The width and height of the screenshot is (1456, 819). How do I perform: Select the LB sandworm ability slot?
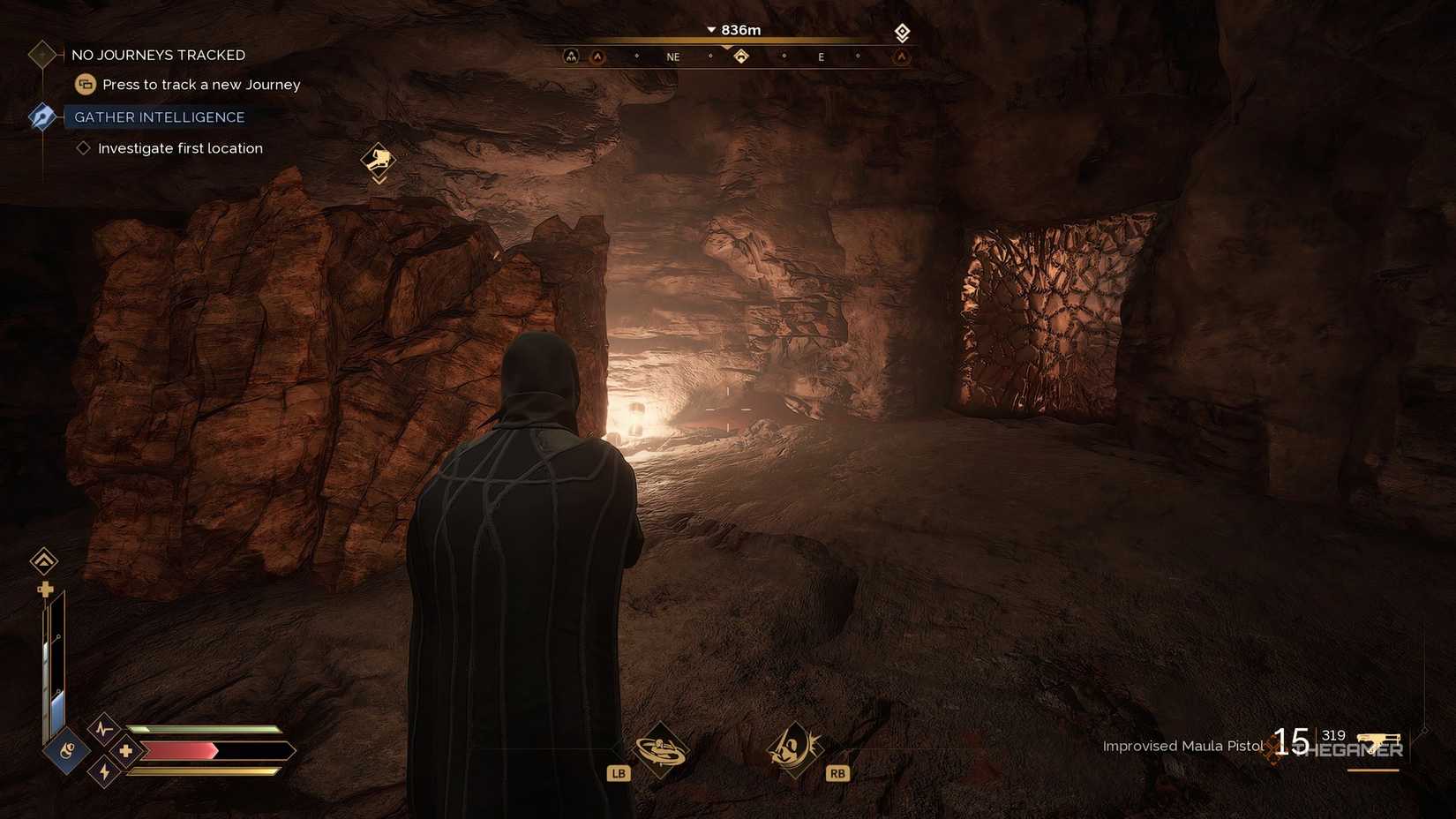click(x=662, y=749)
